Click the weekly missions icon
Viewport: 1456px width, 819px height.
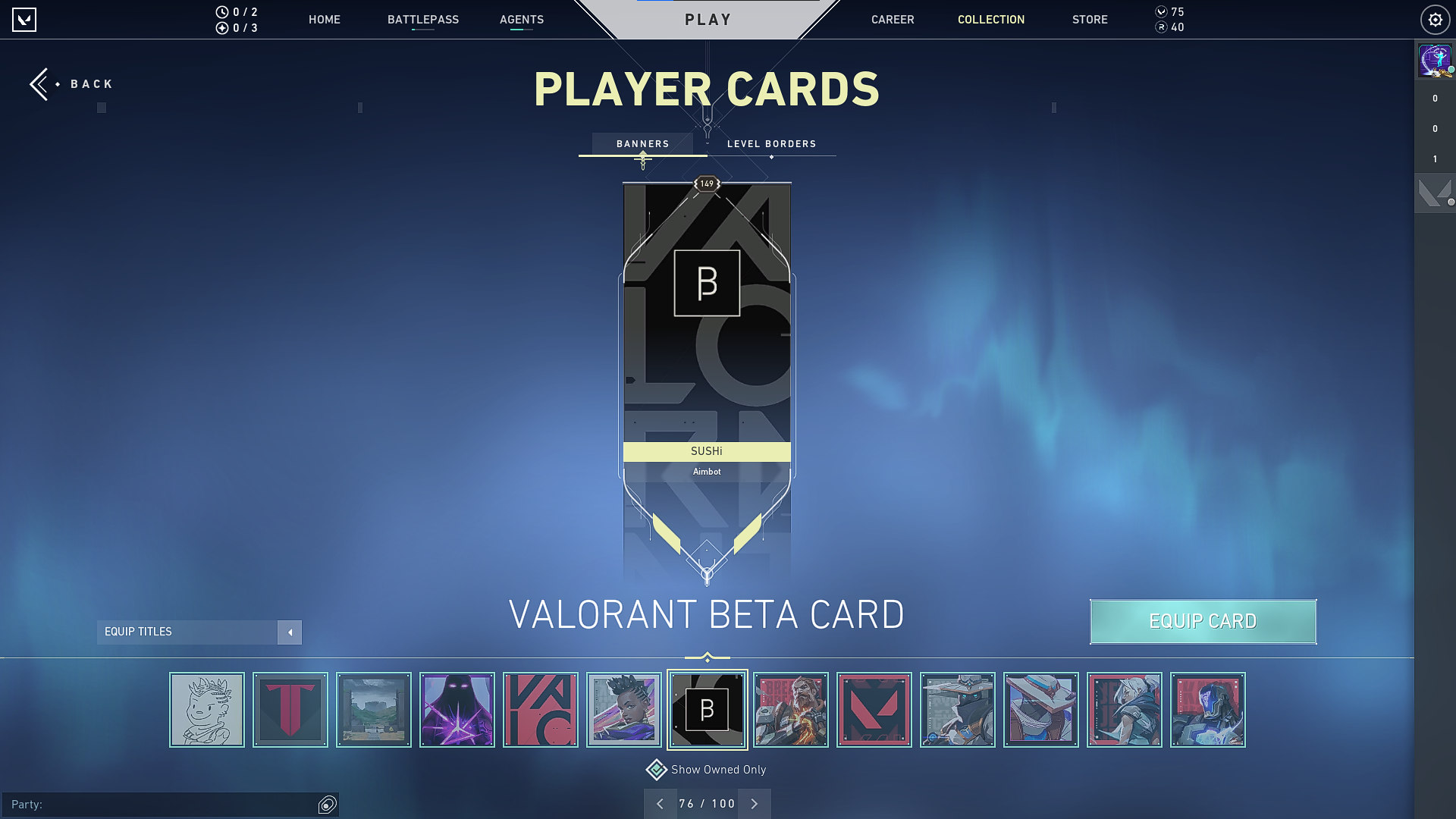[221, 27]
